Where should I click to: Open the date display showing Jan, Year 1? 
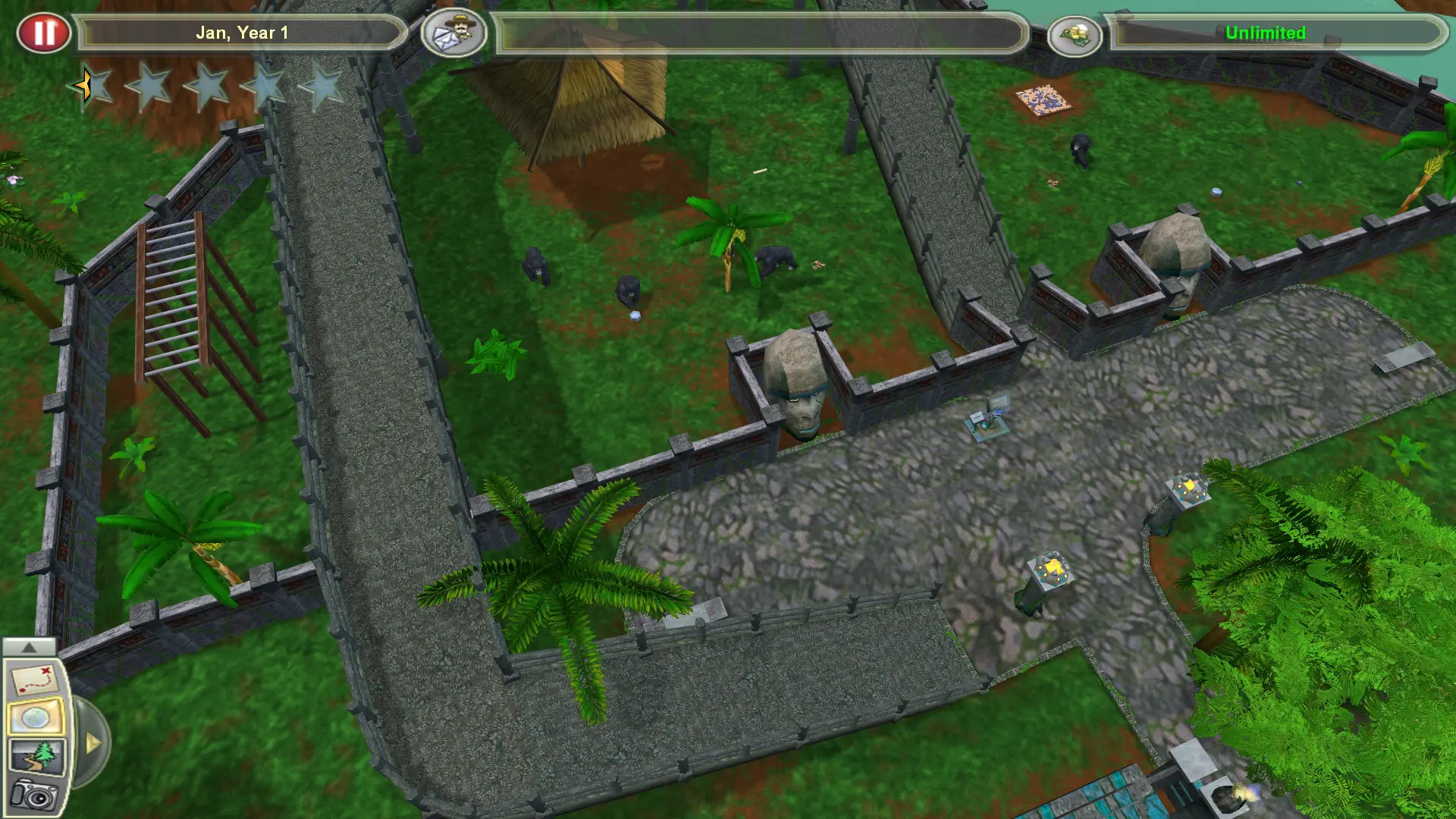[x=243, y=33]
